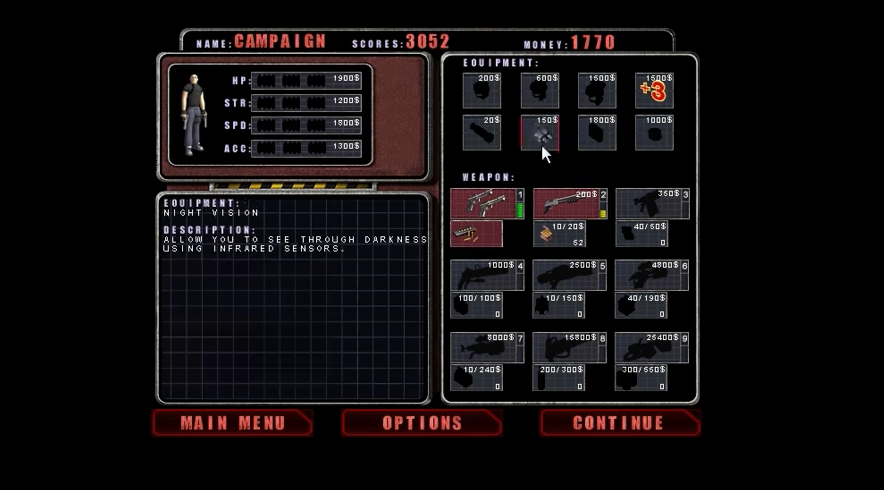Choose the dual pistols weapon slot 1
The height and width of the screenshot is (490, 884).
[487, 203]
